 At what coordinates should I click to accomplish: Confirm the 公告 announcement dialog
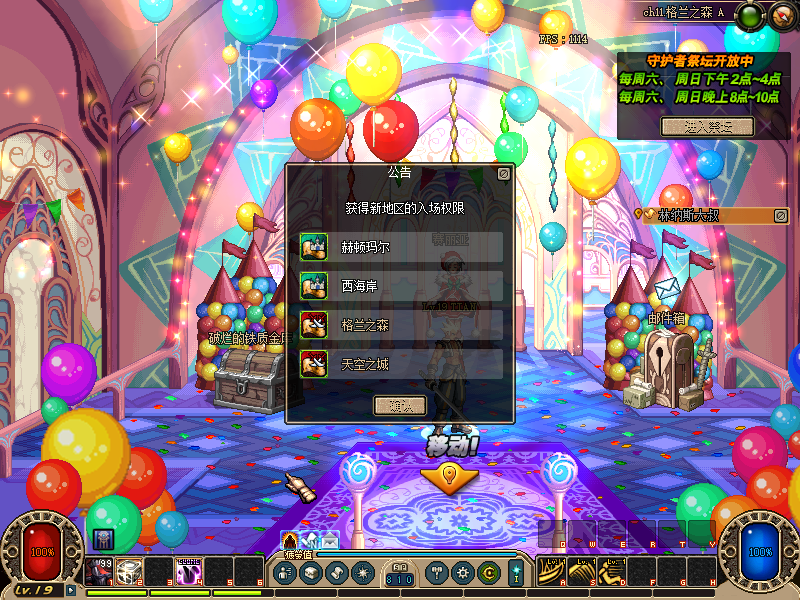point(399,405)
